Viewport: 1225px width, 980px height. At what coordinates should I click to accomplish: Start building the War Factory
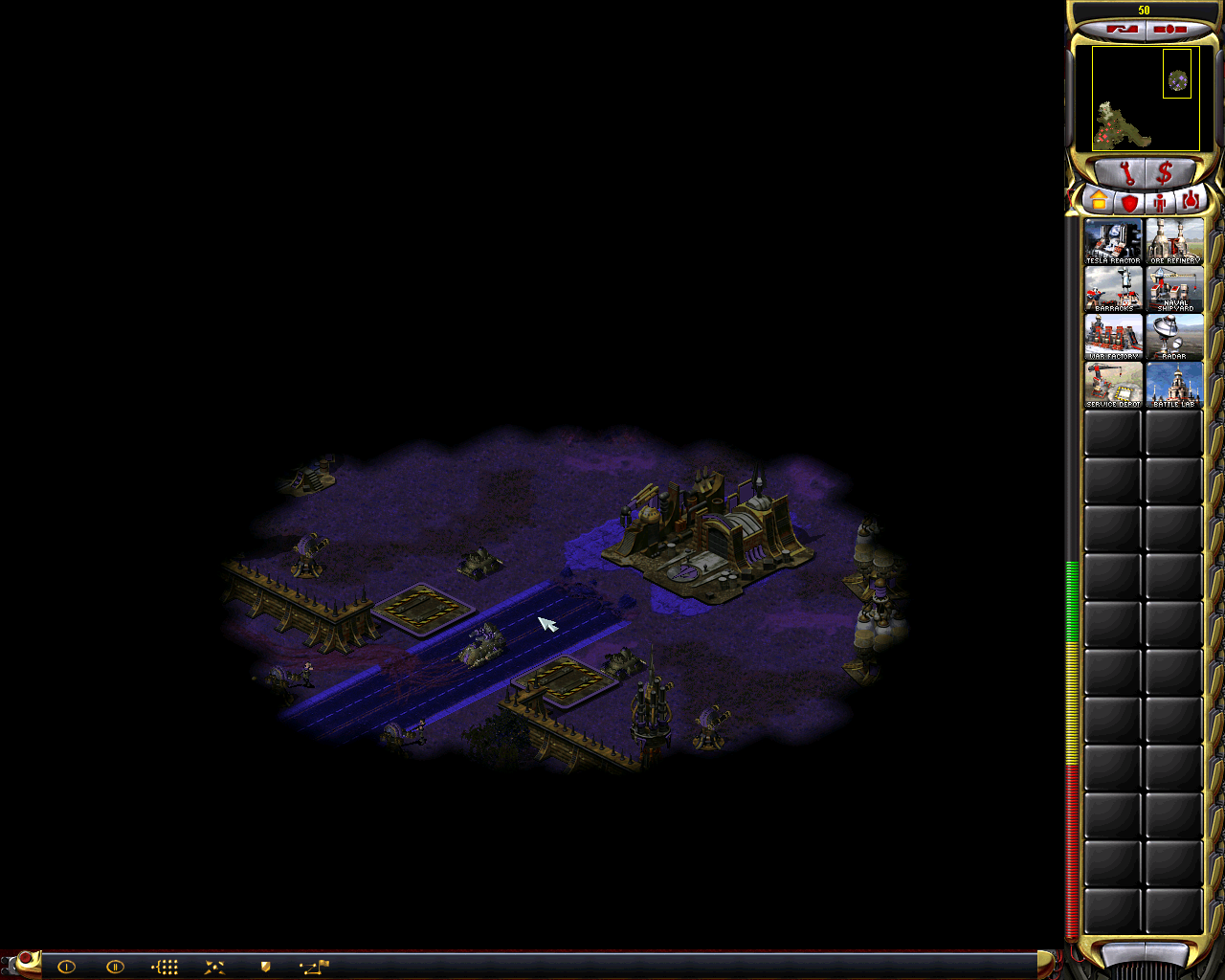tap(1112, 338)
